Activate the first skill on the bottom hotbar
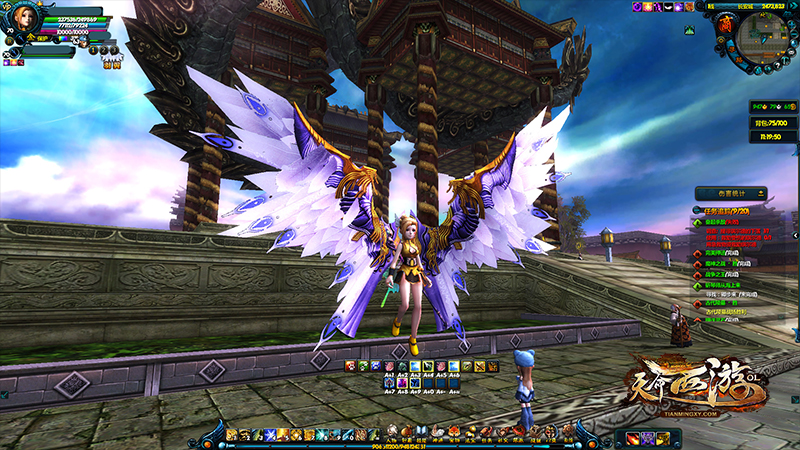The height and width of the screenshot is (450, 800). coord(232,433)
